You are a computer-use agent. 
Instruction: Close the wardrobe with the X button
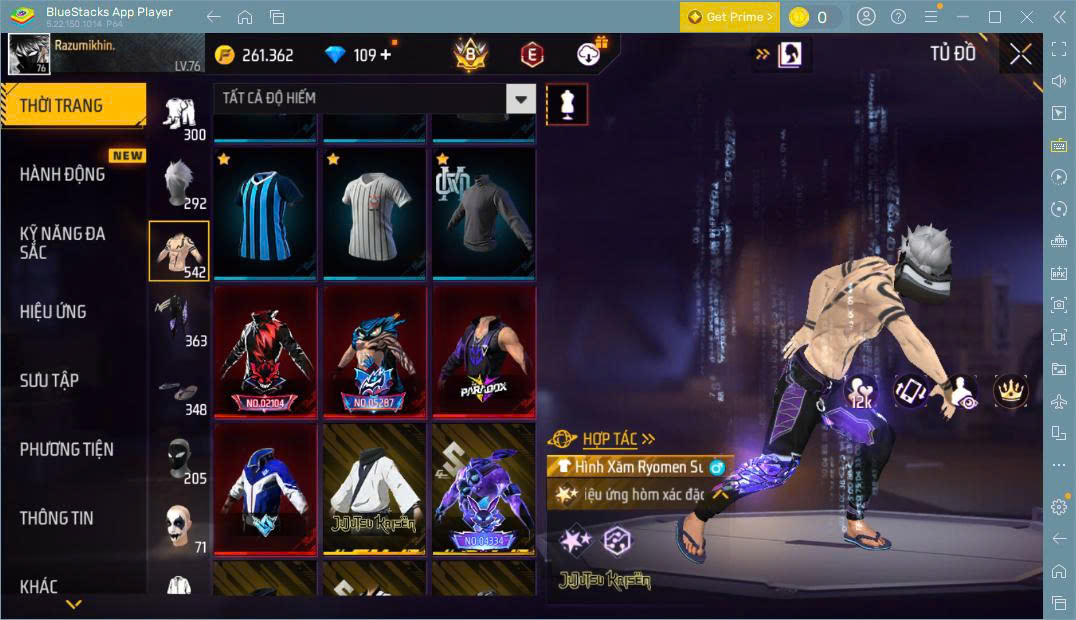click(x=1020, y=54)
